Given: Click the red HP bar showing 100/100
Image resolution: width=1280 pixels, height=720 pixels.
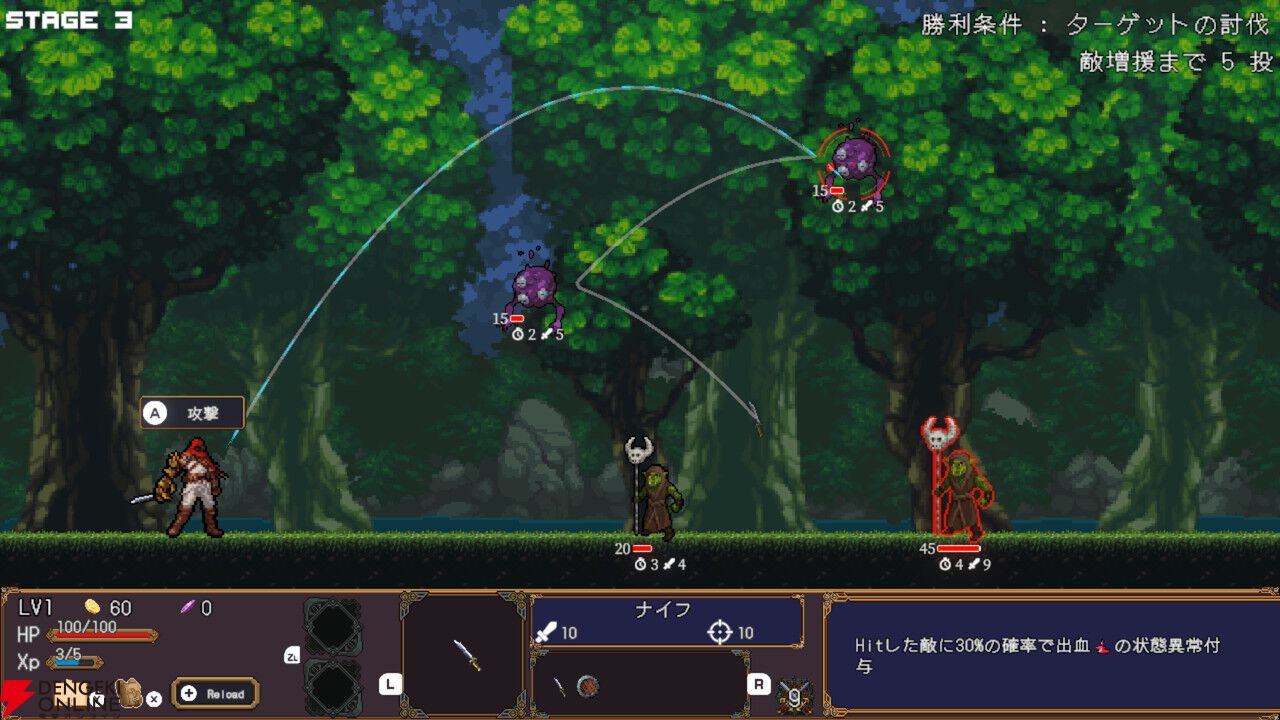Looking at the screenshot, I should [103, 636].
